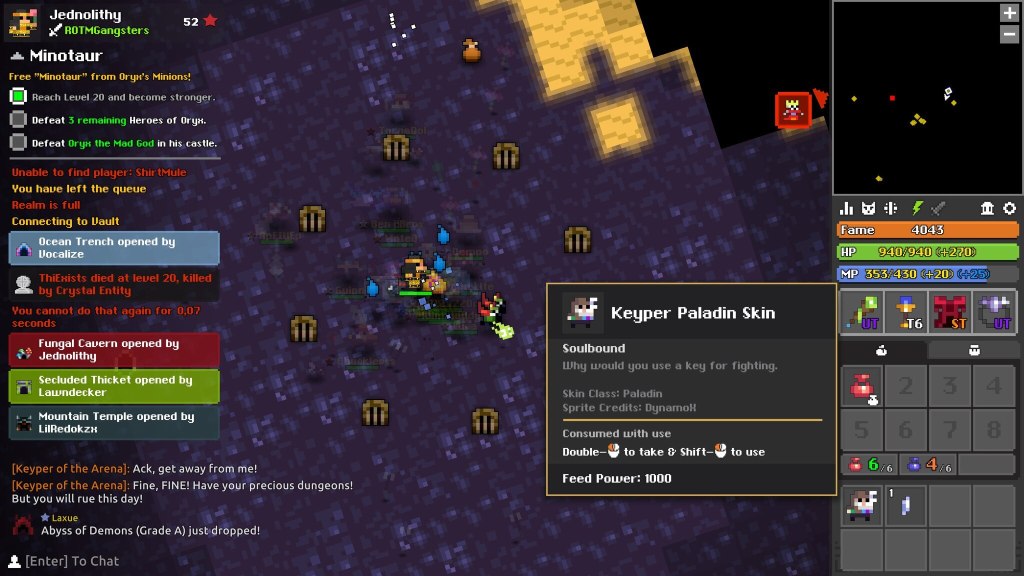The height and width of the screenshot is (576, 1024).
Task: Open the bank building icon
Action: click(987, 208)
